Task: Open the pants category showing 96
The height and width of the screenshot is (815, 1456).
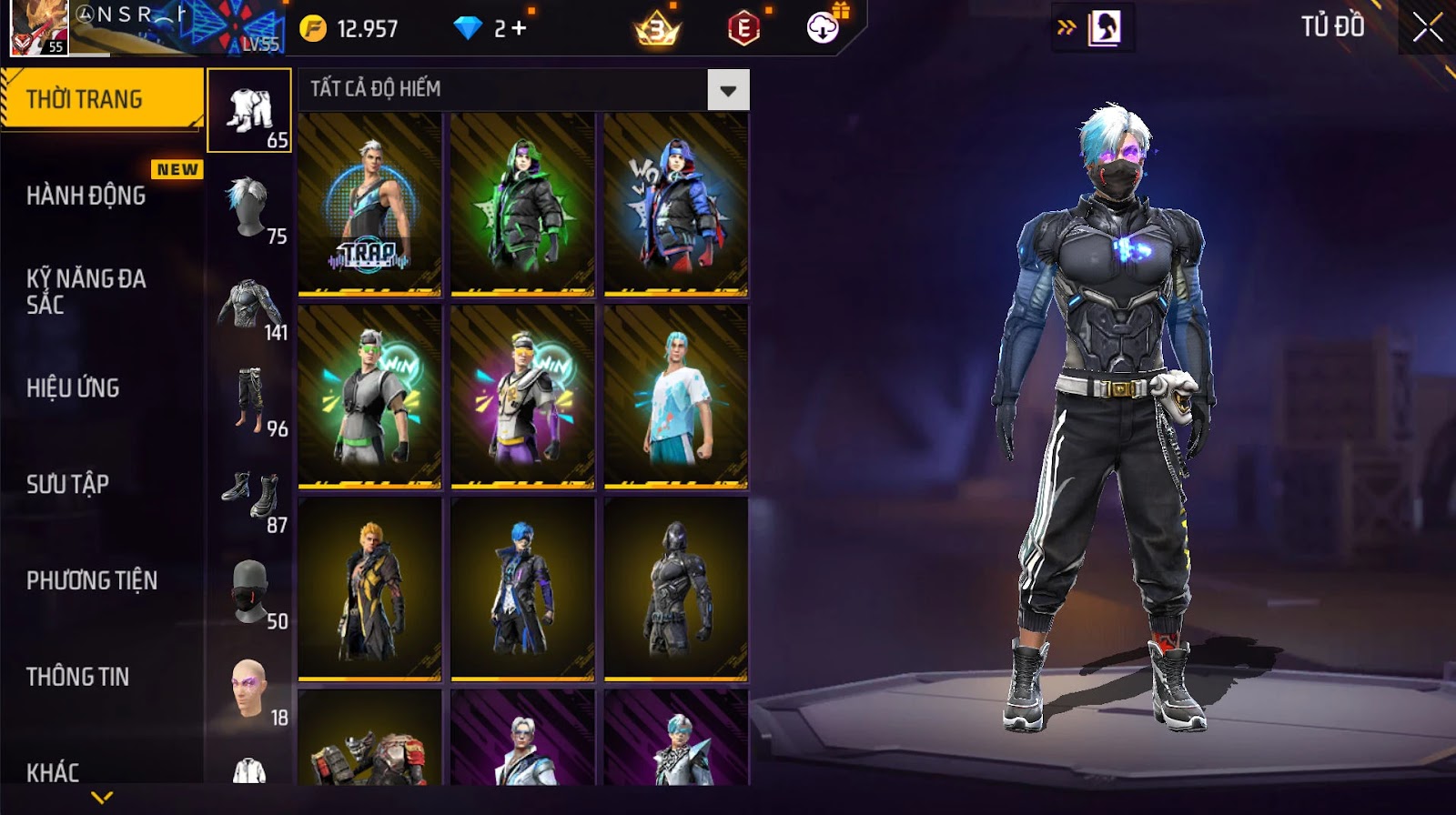Action: (x=249, y=400)
